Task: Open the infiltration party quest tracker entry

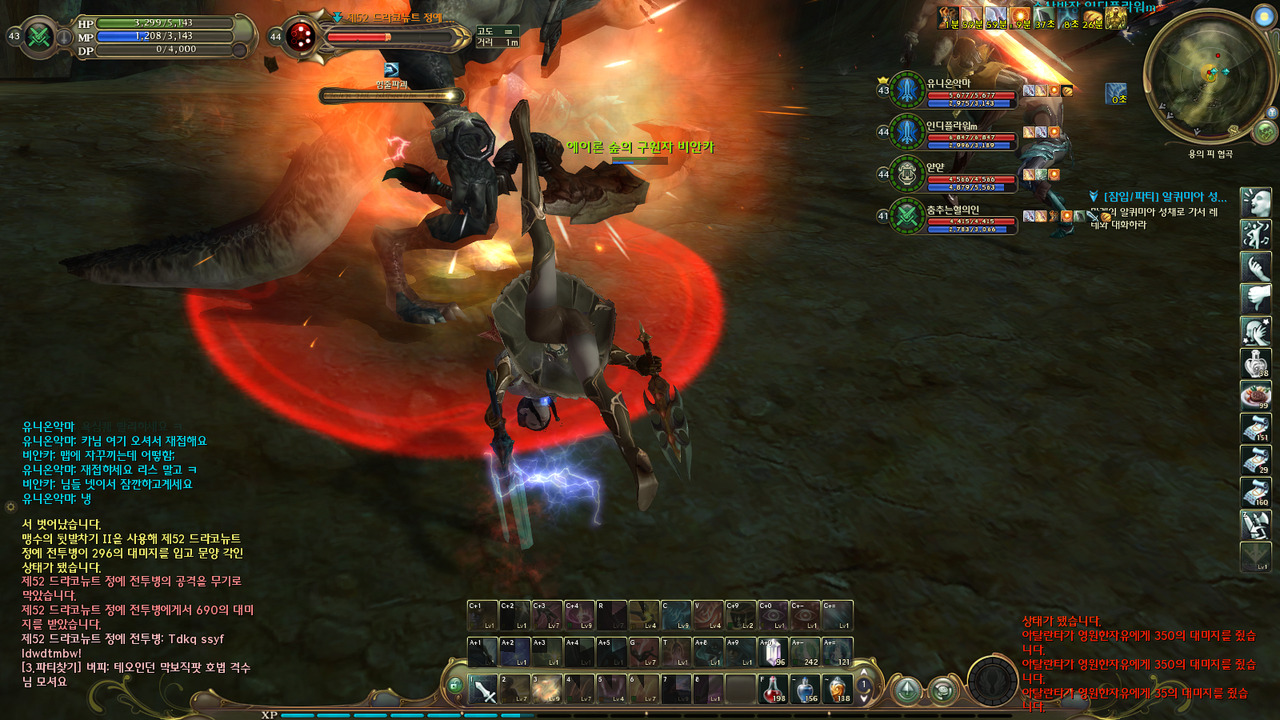Action: [1163, 197]
